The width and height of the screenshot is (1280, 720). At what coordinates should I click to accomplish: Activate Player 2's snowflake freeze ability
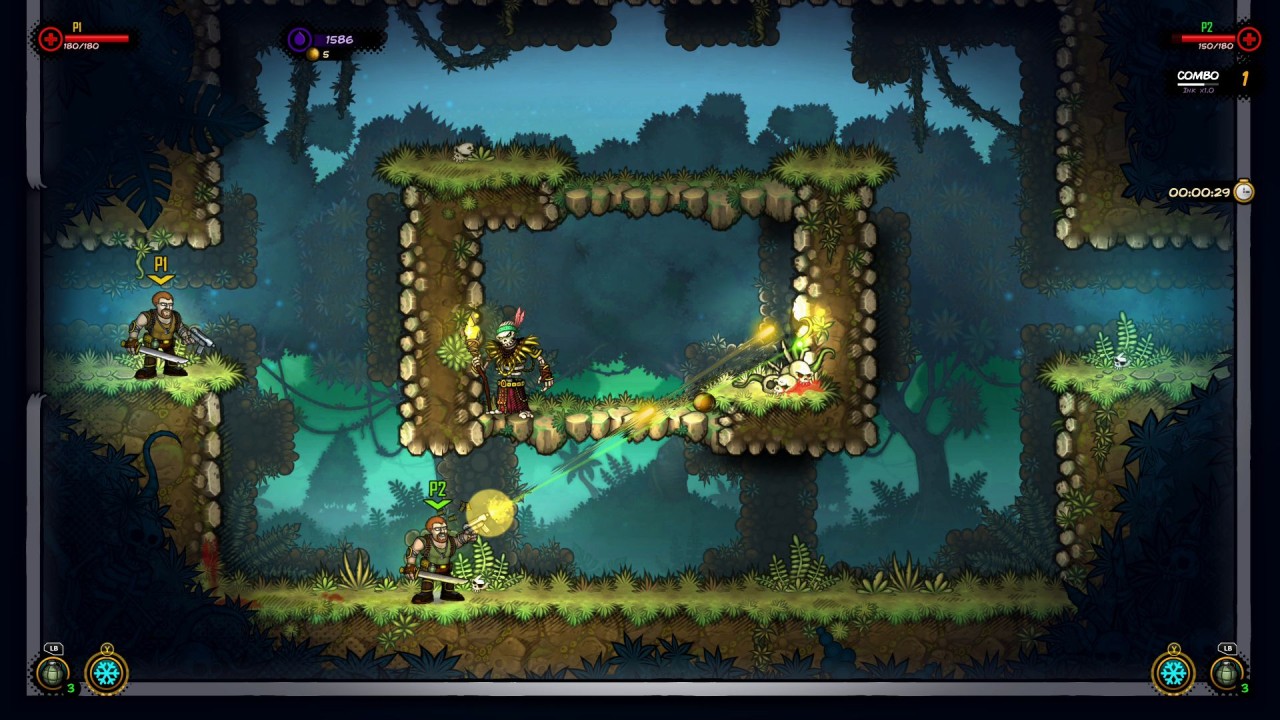[1173, 672]
